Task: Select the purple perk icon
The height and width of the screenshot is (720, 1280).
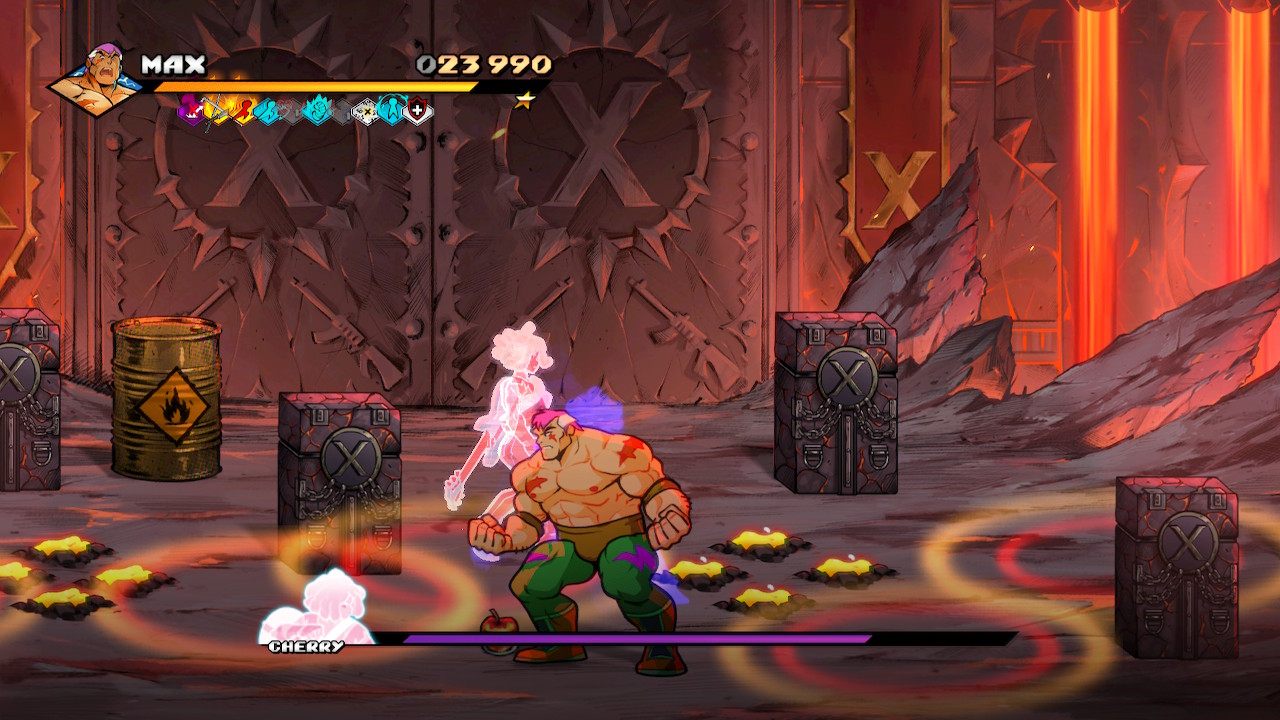Action: pos(190,109)
